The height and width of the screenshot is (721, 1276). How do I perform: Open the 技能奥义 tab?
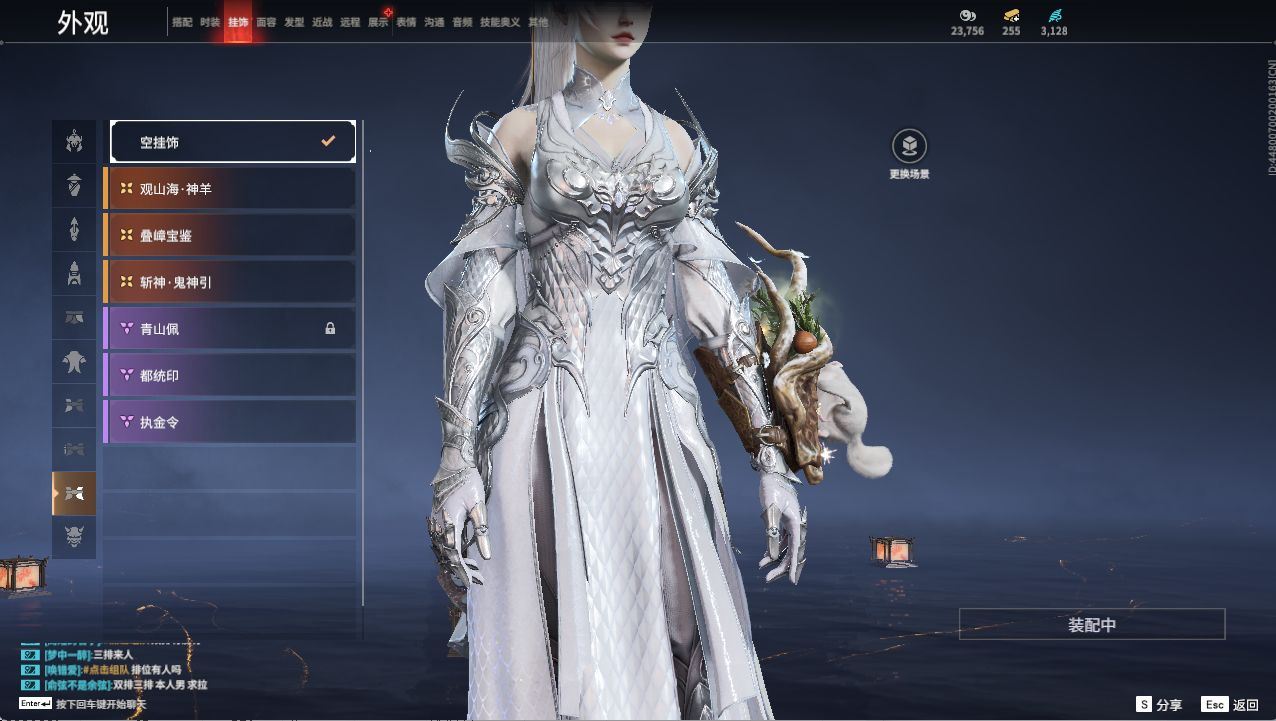tap(500, 22)
